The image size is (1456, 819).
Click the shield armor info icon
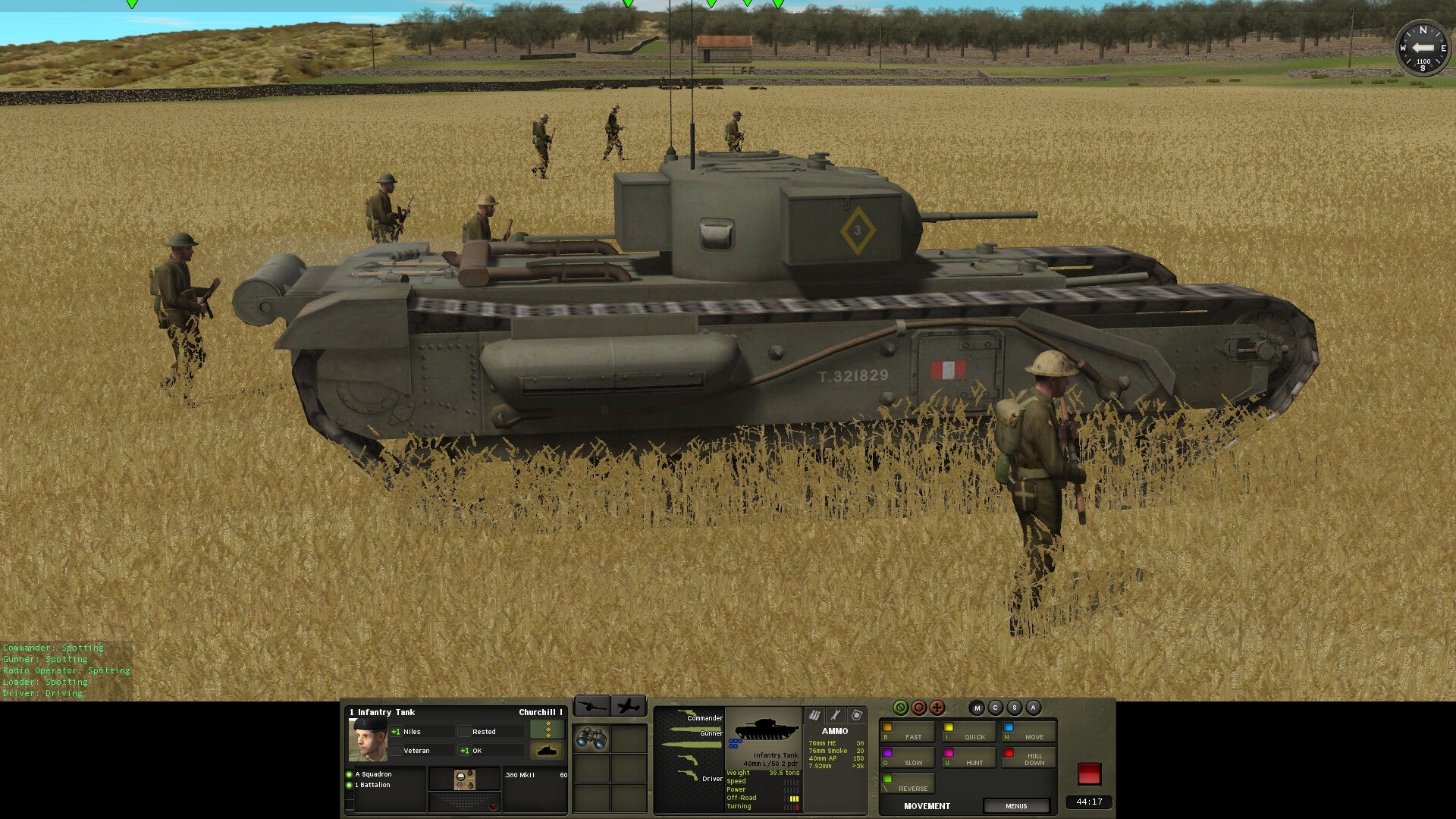click(858, 714)
